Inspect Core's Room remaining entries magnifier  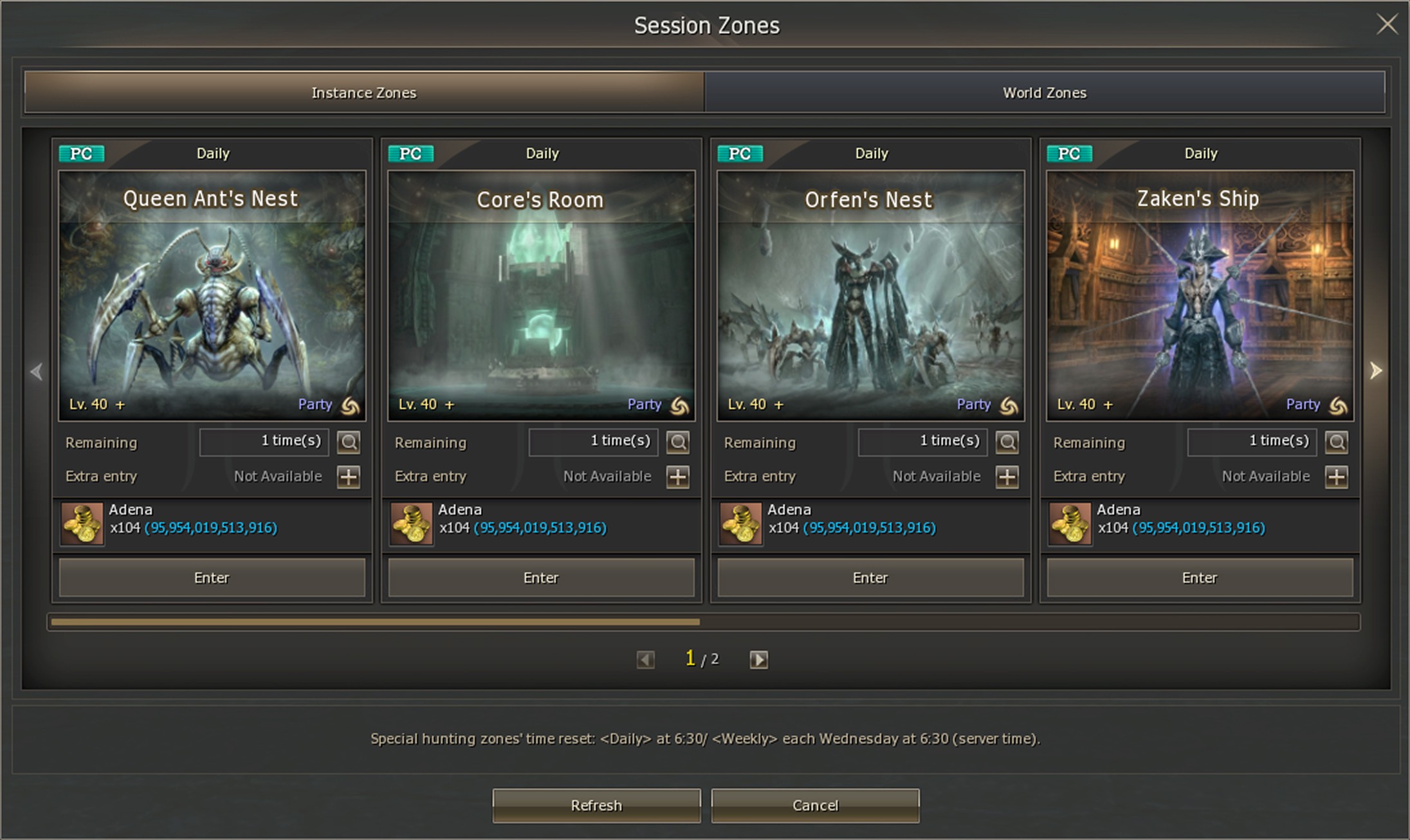tap(678, 442)
